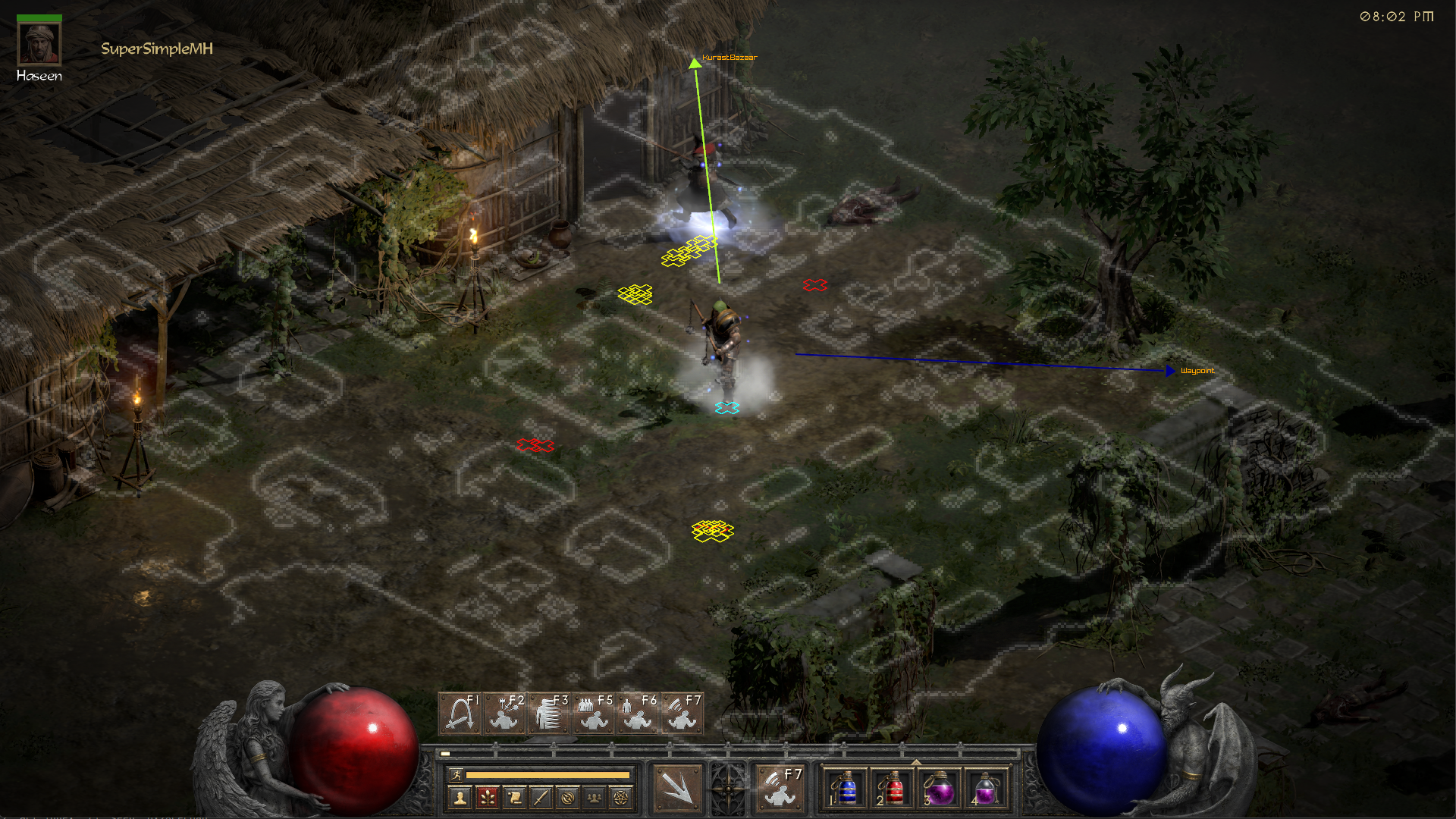
Task: Open the inventory sword button
Action: tap(541, 798)
